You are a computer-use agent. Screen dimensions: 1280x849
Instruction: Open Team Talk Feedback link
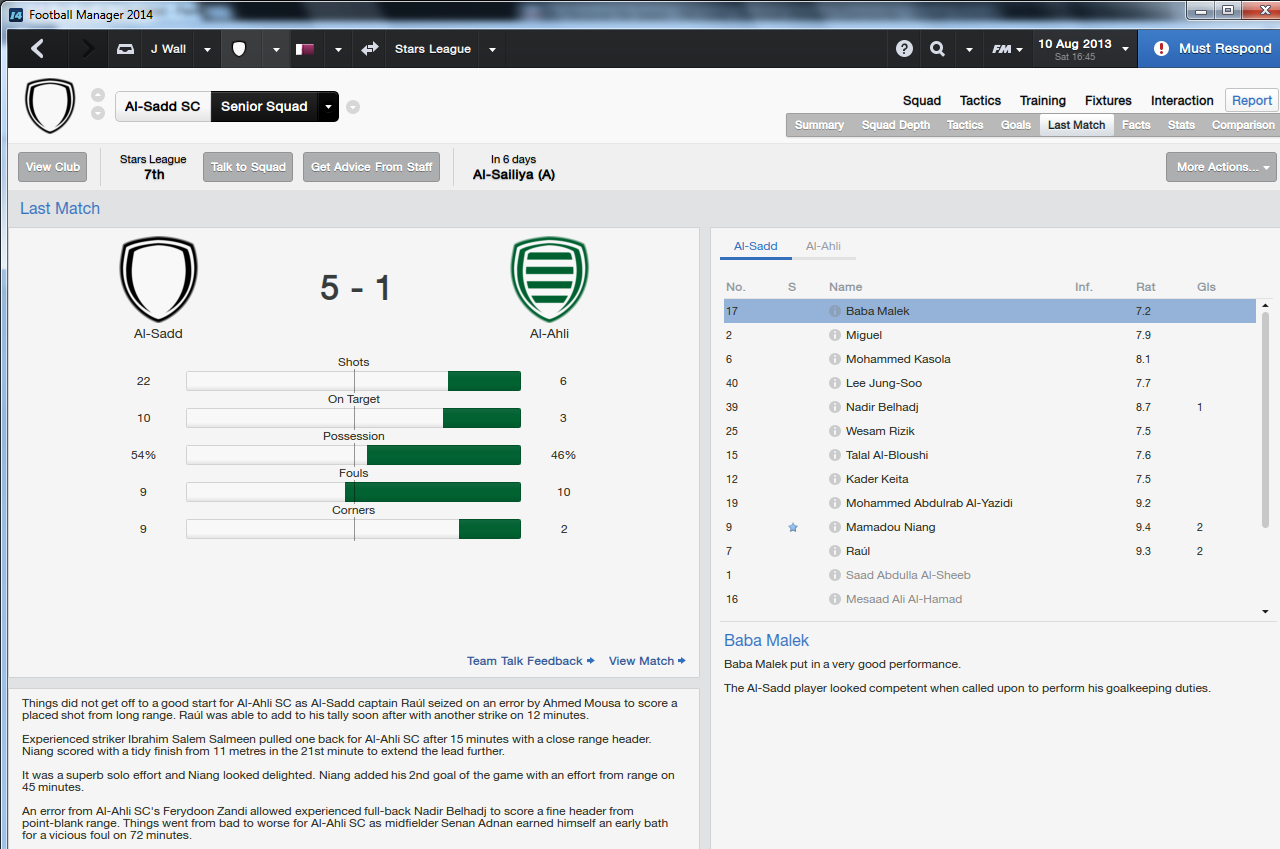coord(530,661)
